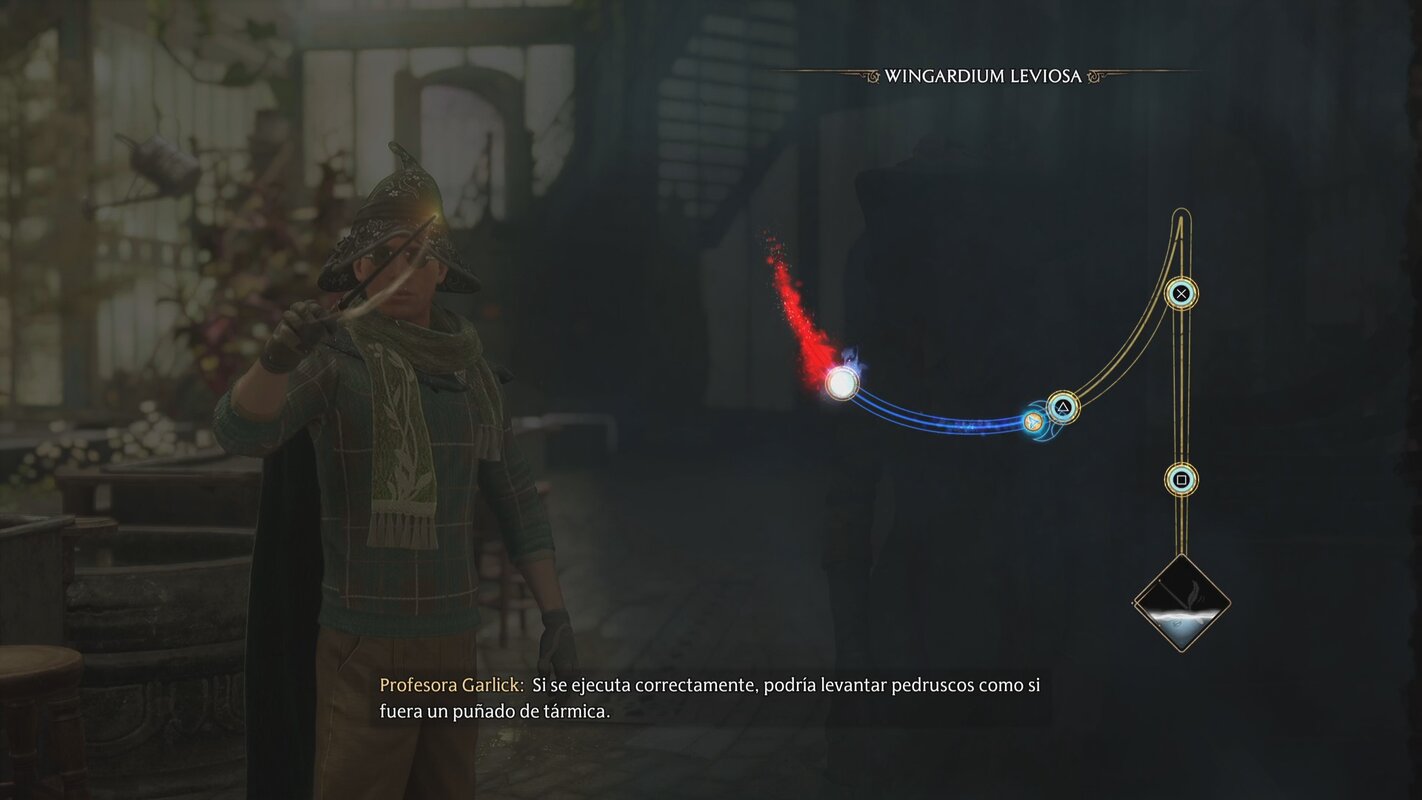
Task: Select the Wingardium Leviosa title header
Action: [984, 72]
